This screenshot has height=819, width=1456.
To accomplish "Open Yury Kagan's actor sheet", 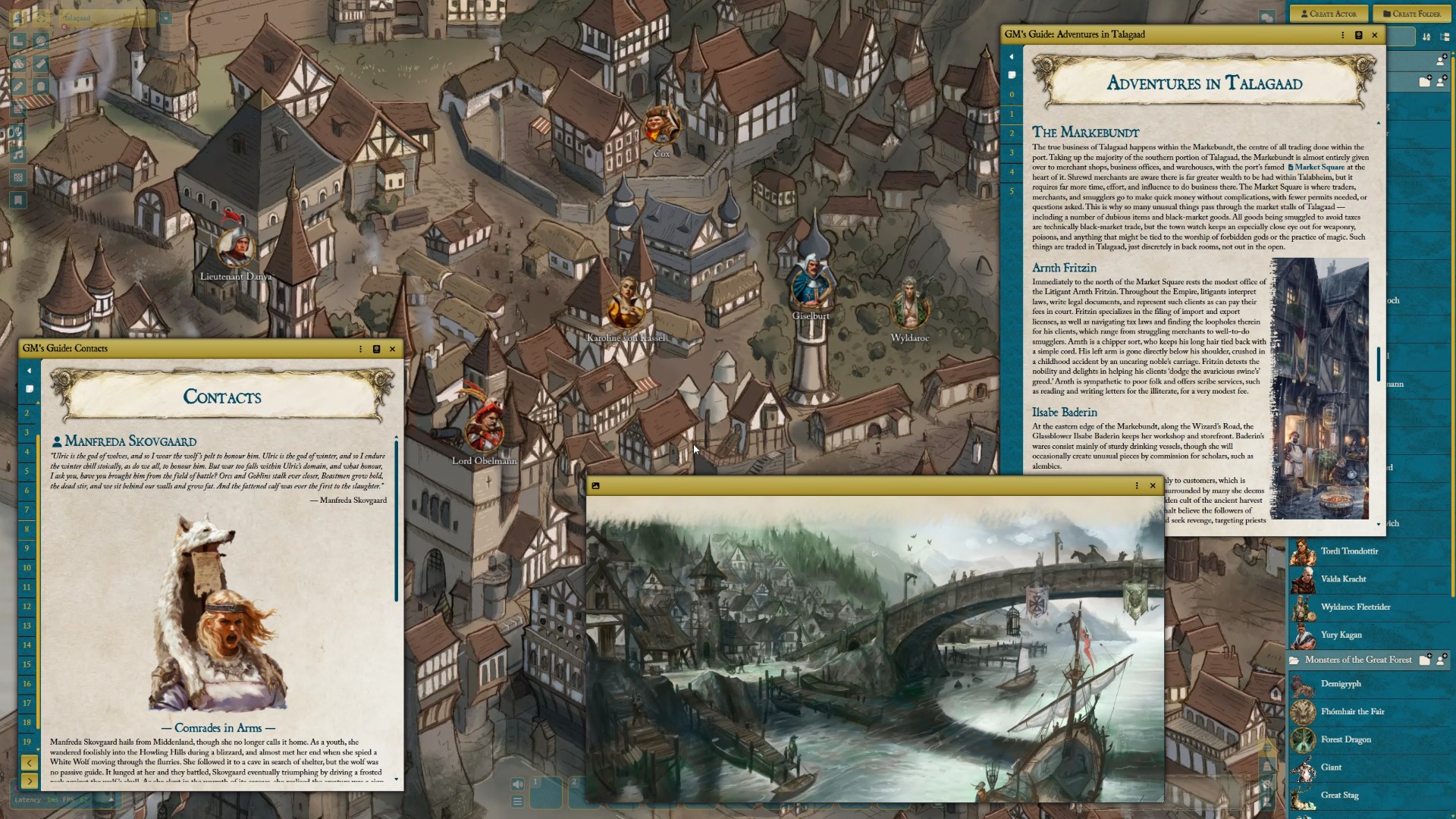I will pos(1341,635).
